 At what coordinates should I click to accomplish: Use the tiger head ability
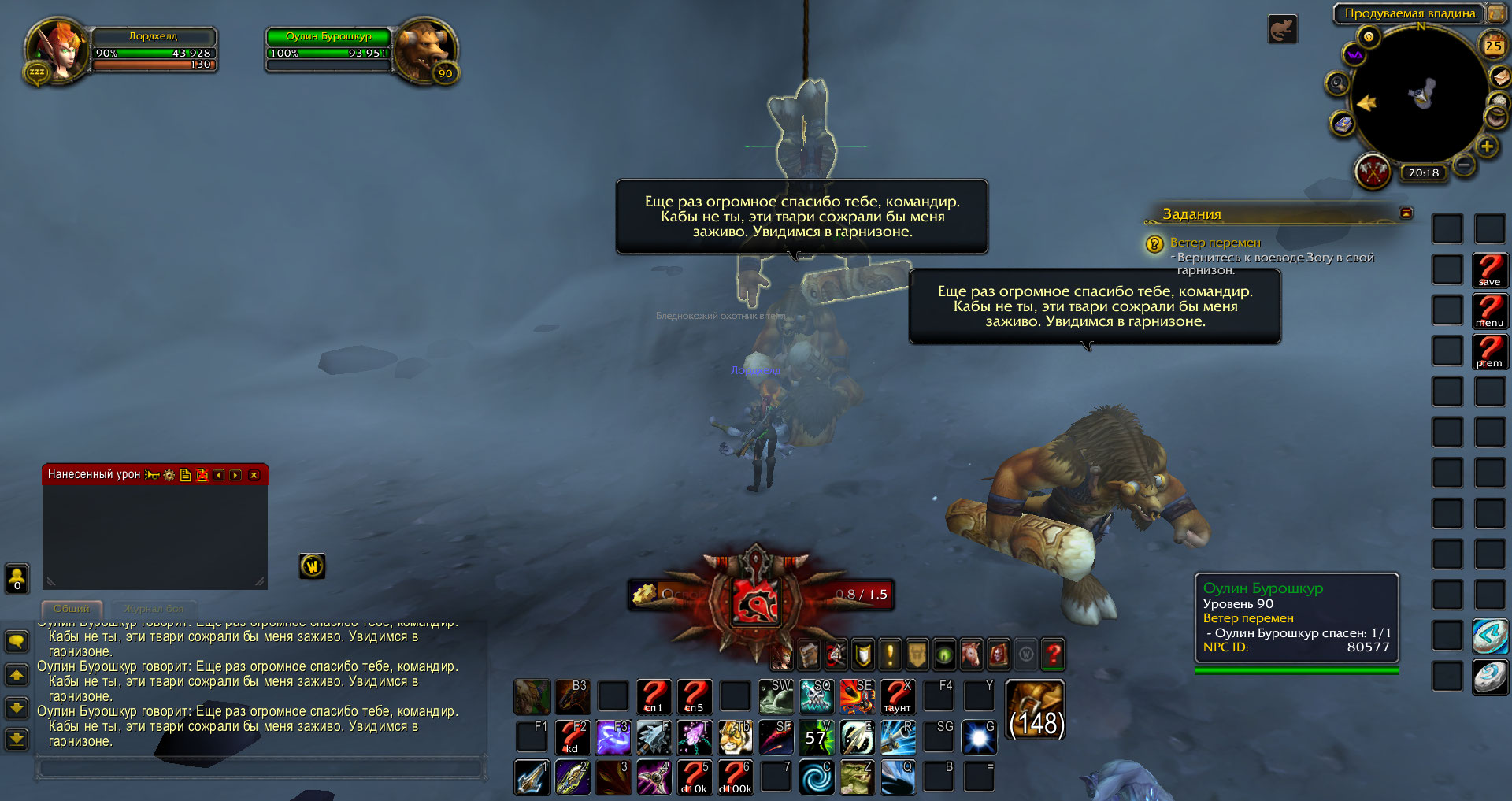point(736,737)
